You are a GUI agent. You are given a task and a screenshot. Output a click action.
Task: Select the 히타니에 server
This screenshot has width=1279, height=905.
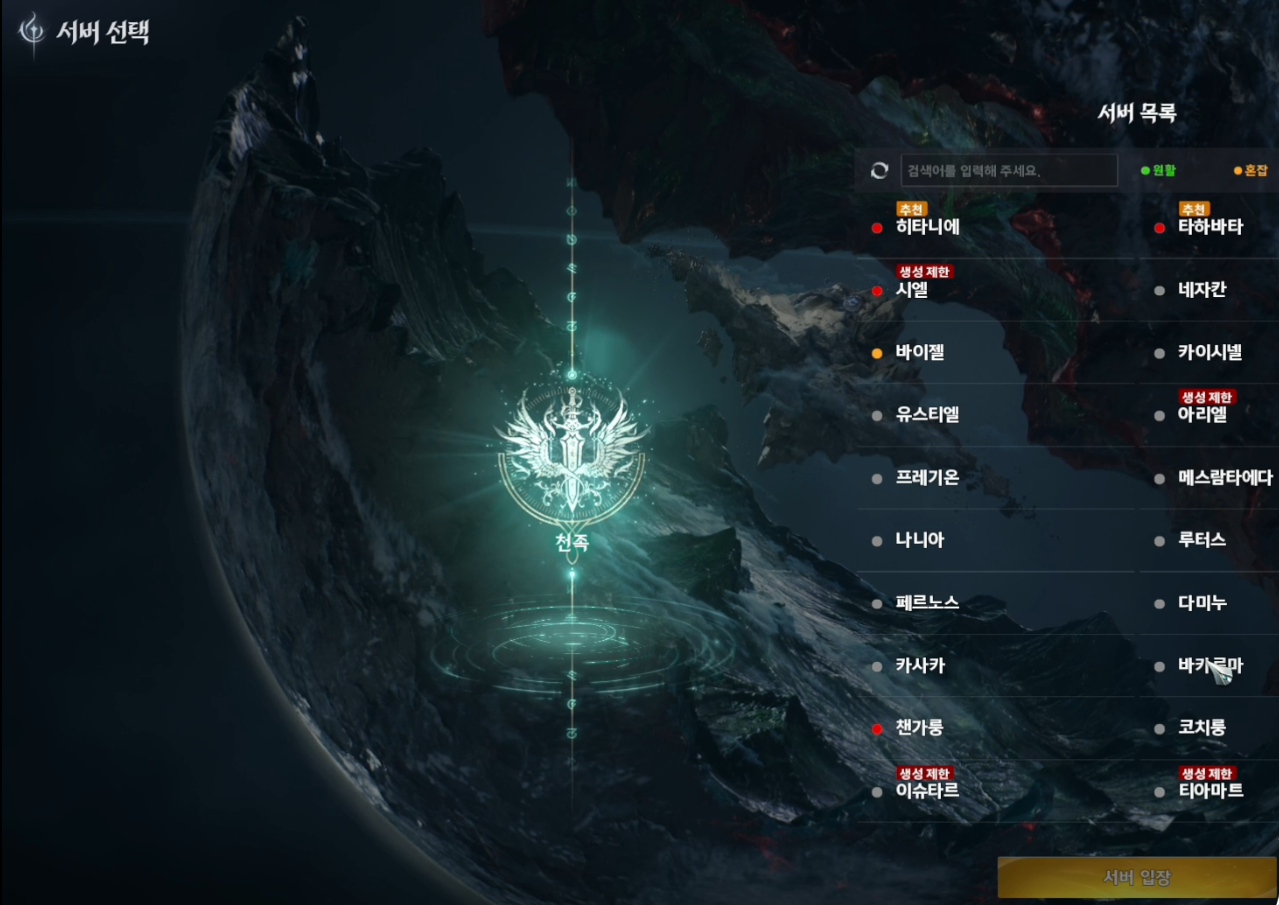click(x=928, y=227)
